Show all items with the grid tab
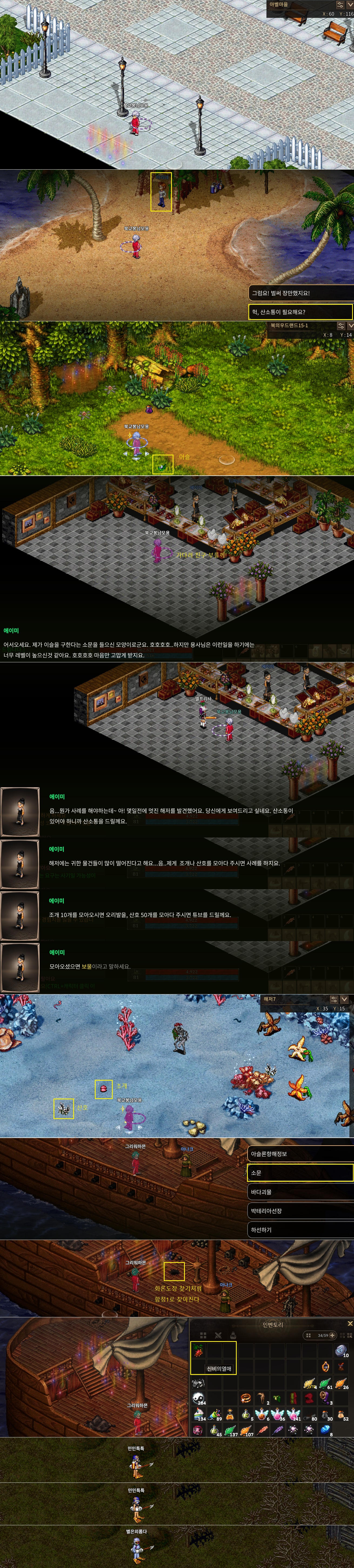Image resolution: width=354 pixels, height=1568 pixels. (x=203, y=1335)
